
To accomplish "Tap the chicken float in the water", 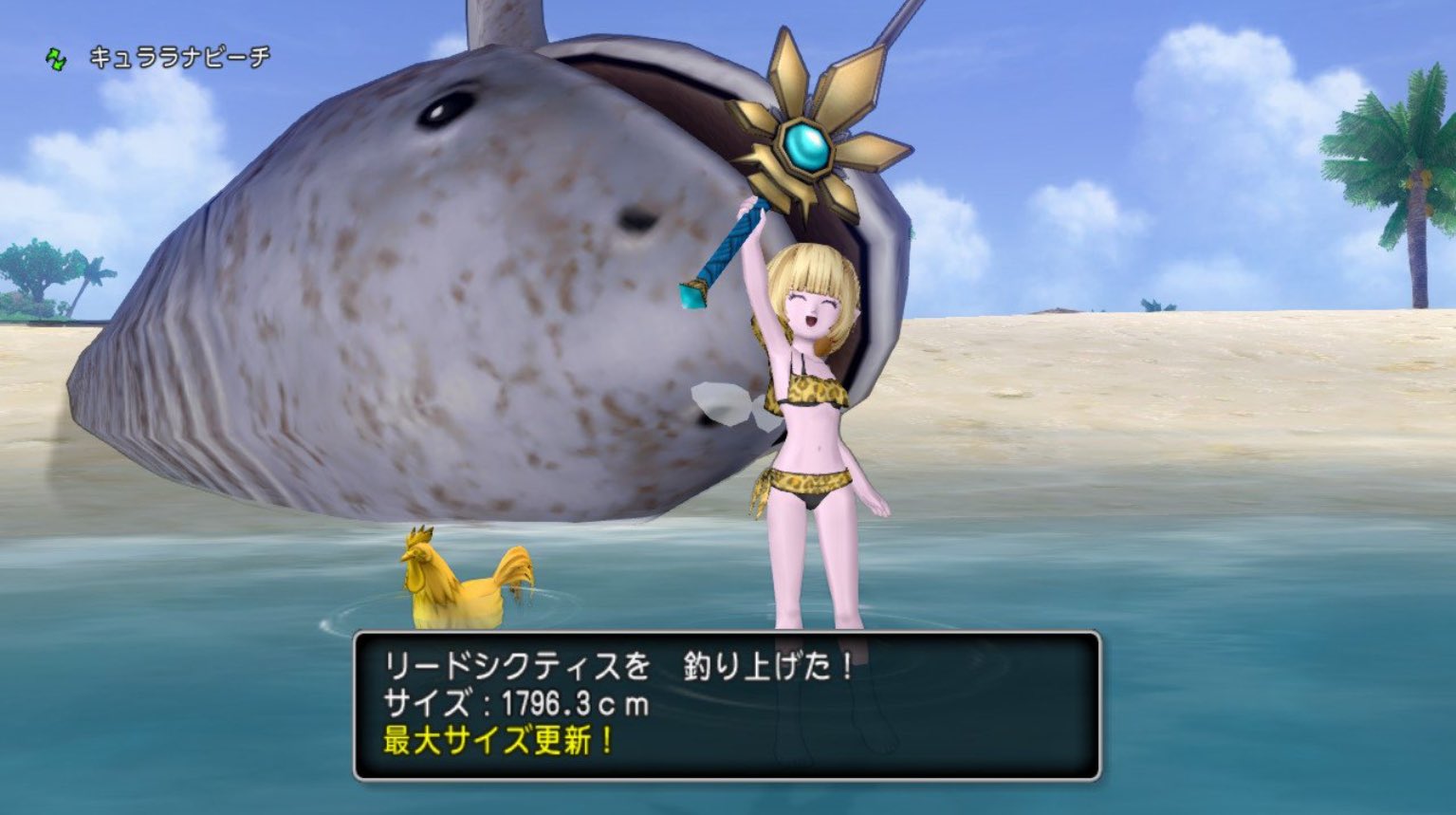I will coord(462,578).
